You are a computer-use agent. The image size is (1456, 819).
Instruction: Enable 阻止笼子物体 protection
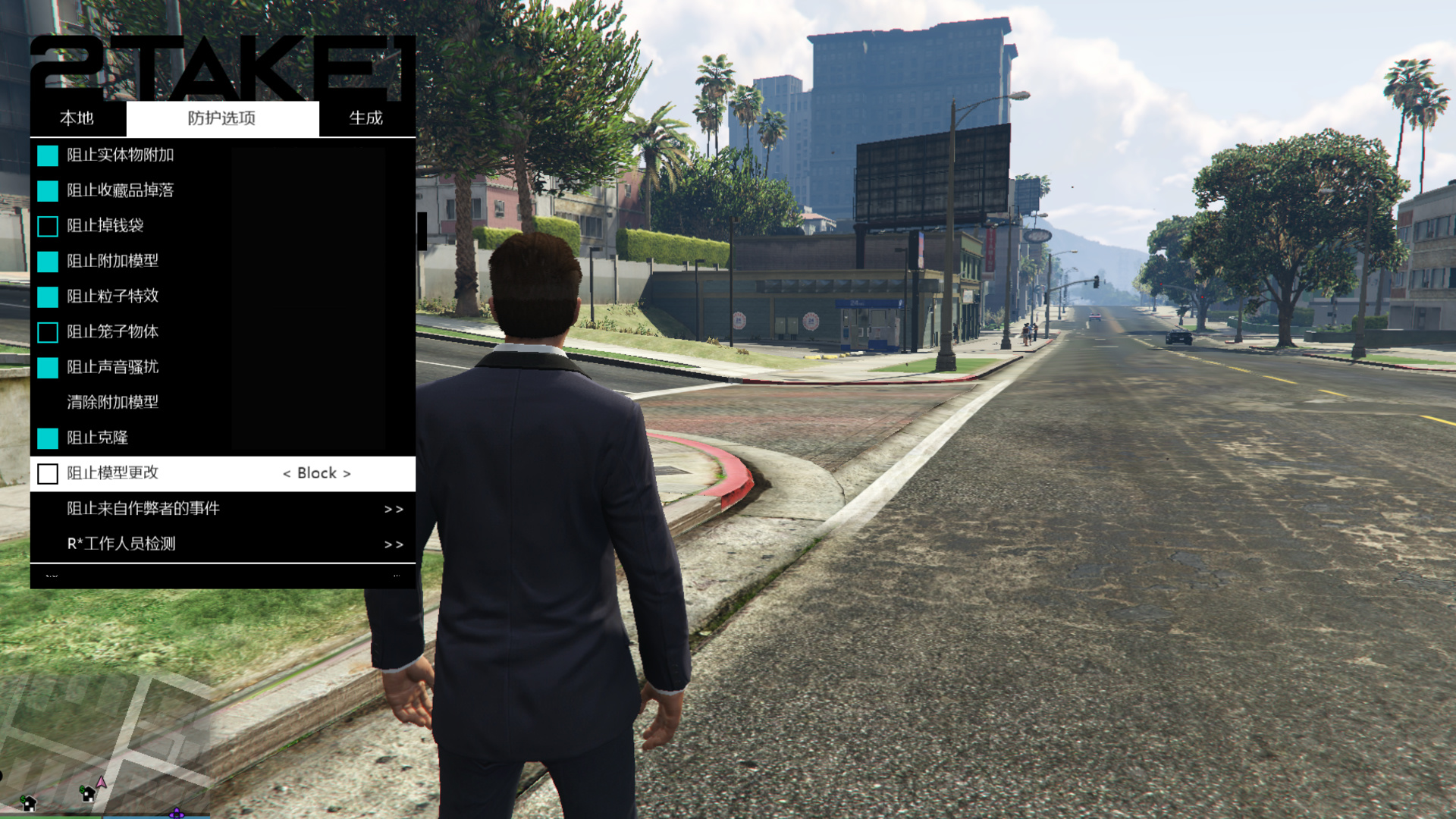tap(47, 332)
